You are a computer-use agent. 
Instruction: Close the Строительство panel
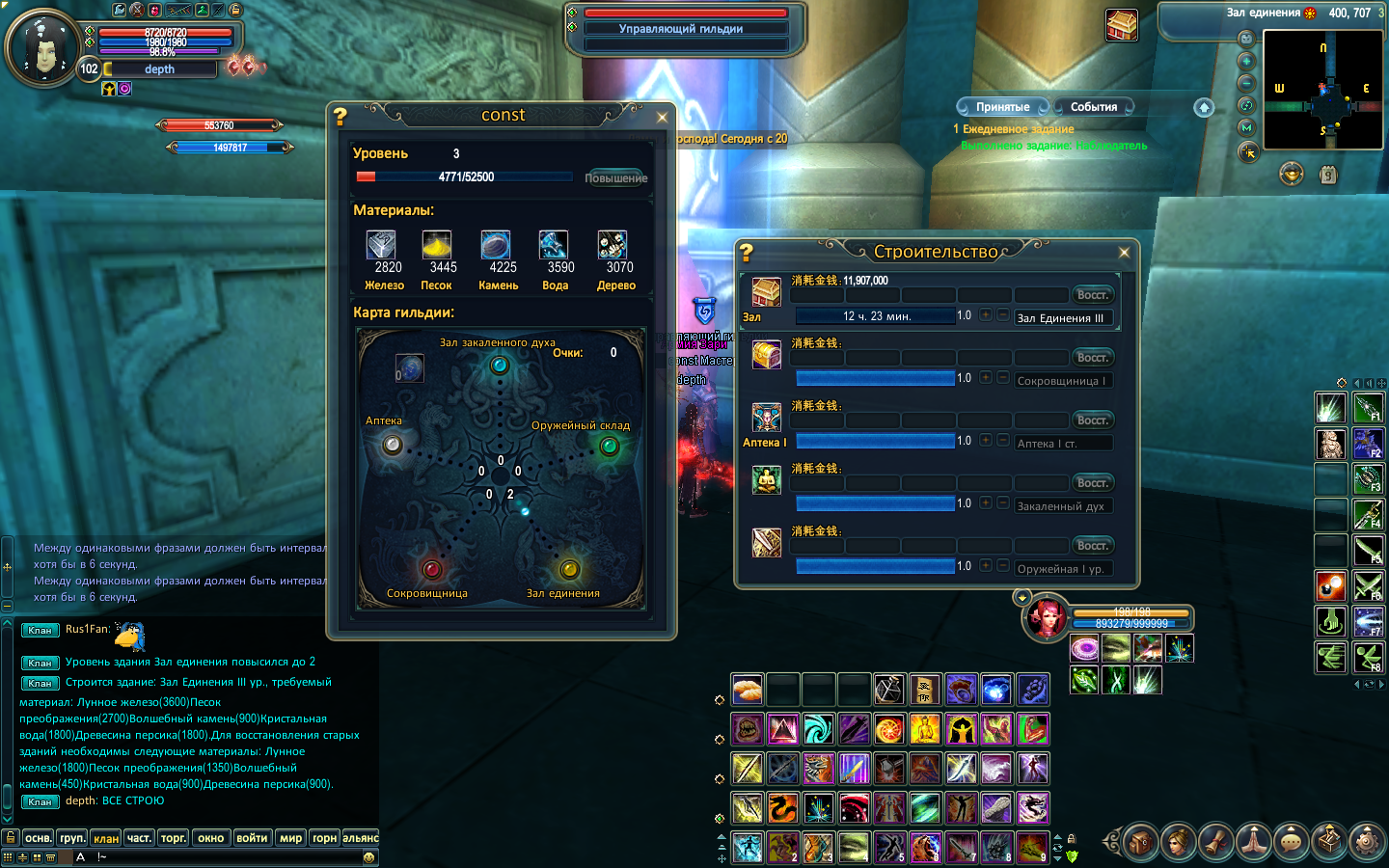pyautogui.click(x=1124, y=253)
